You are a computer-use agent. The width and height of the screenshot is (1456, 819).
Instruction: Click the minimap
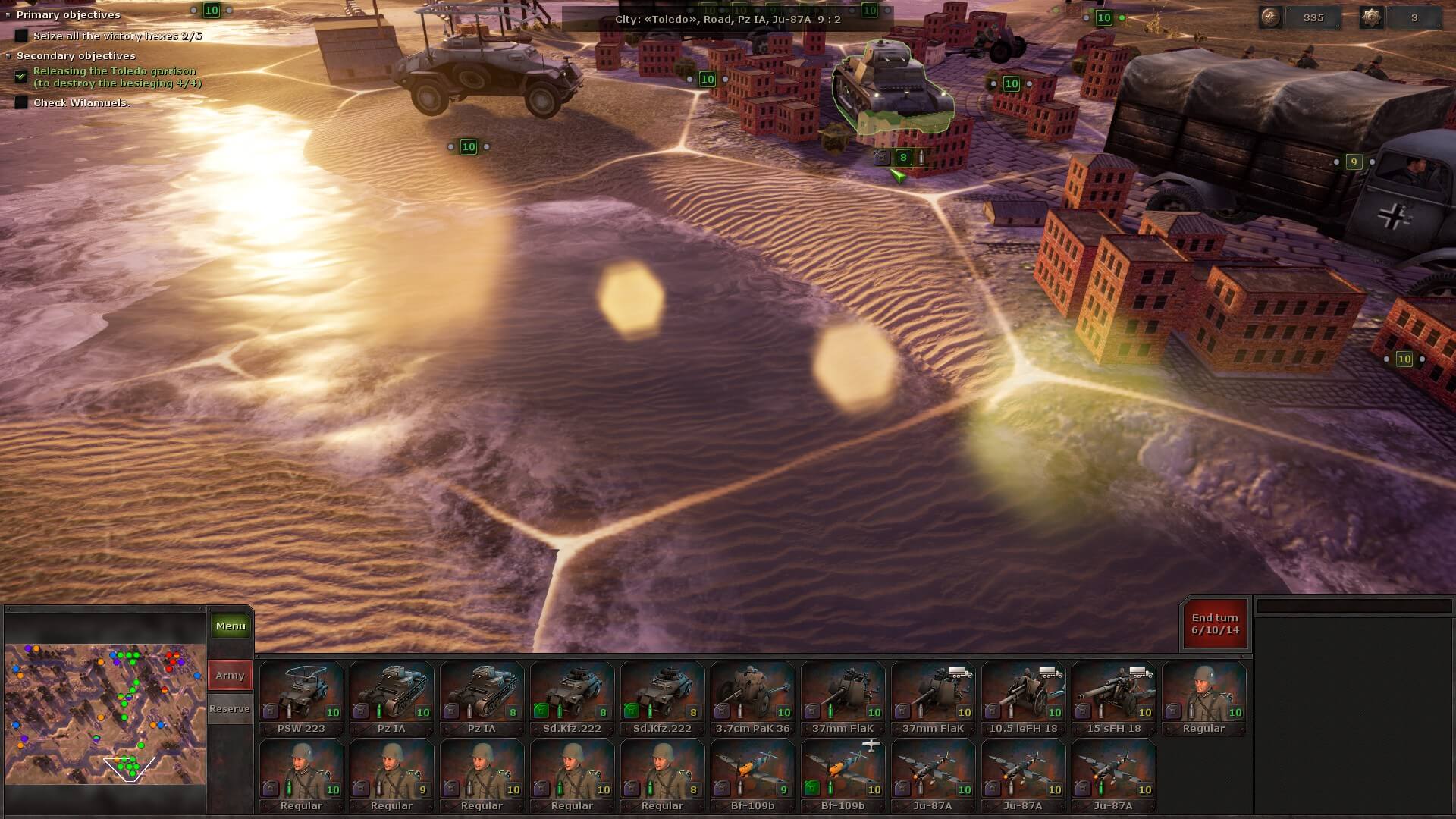[105, 714]
